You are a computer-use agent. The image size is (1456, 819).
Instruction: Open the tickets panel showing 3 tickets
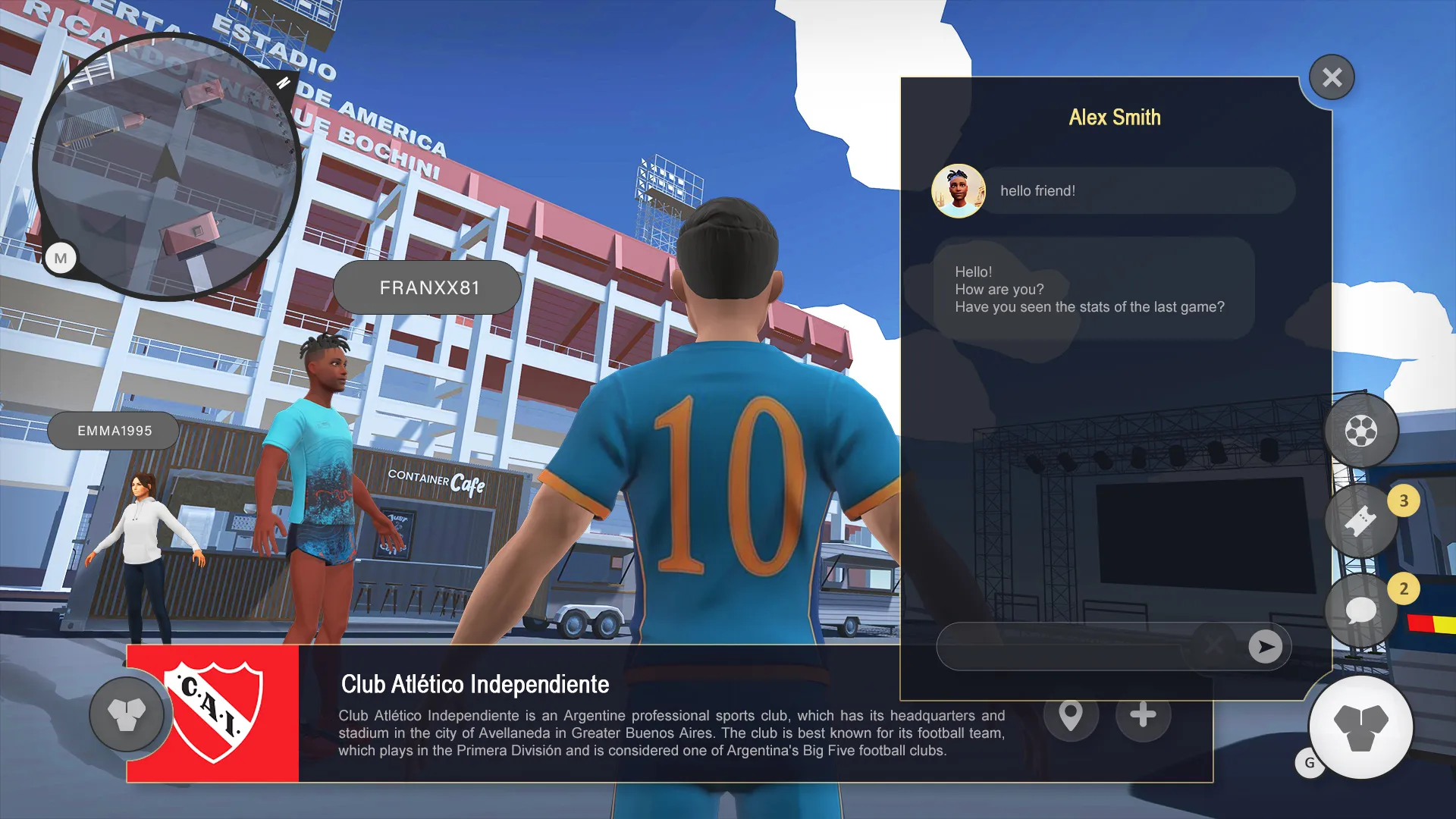1361,519
